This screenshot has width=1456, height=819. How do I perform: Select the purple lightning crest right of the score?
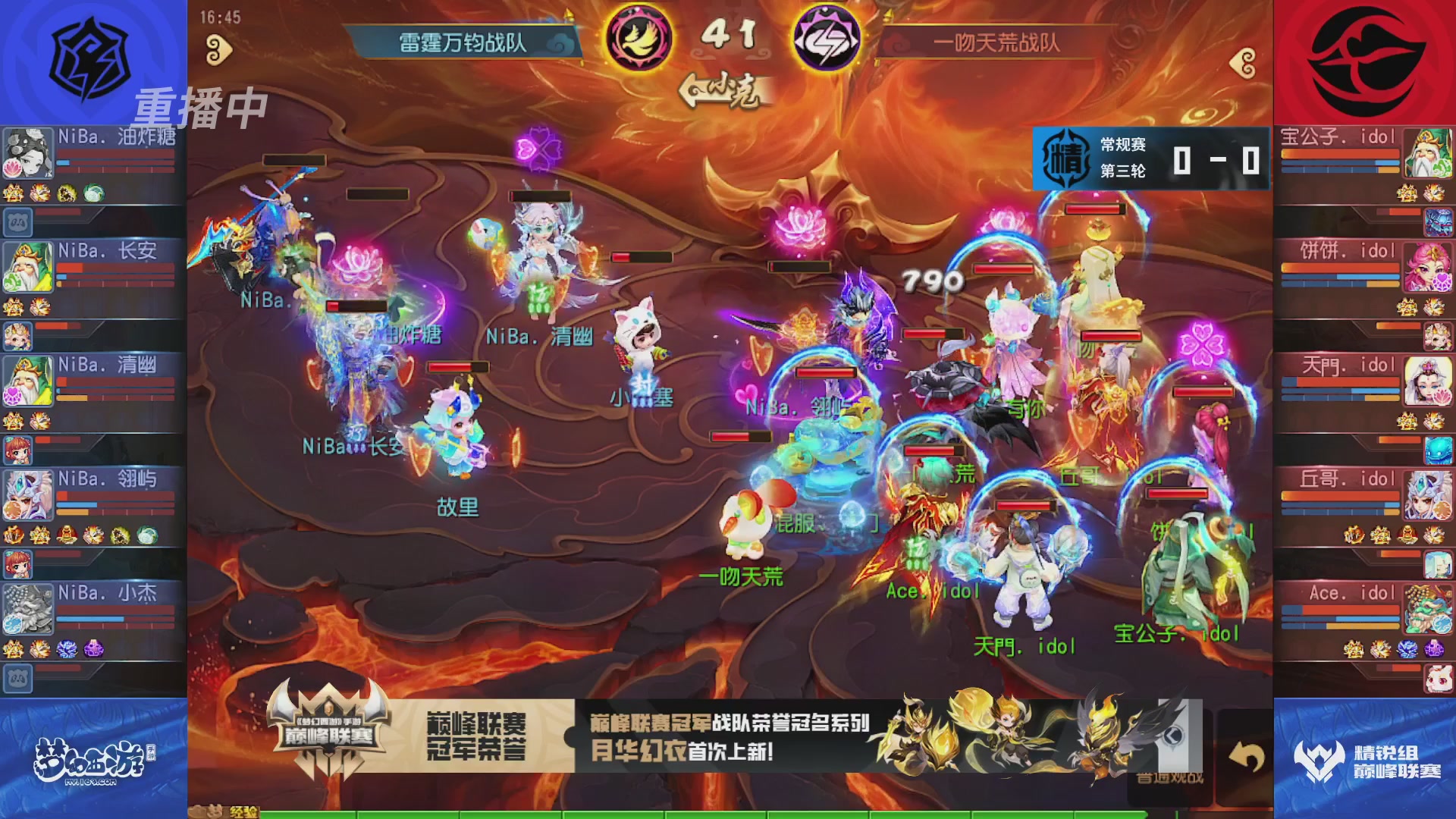click(827, 34)
